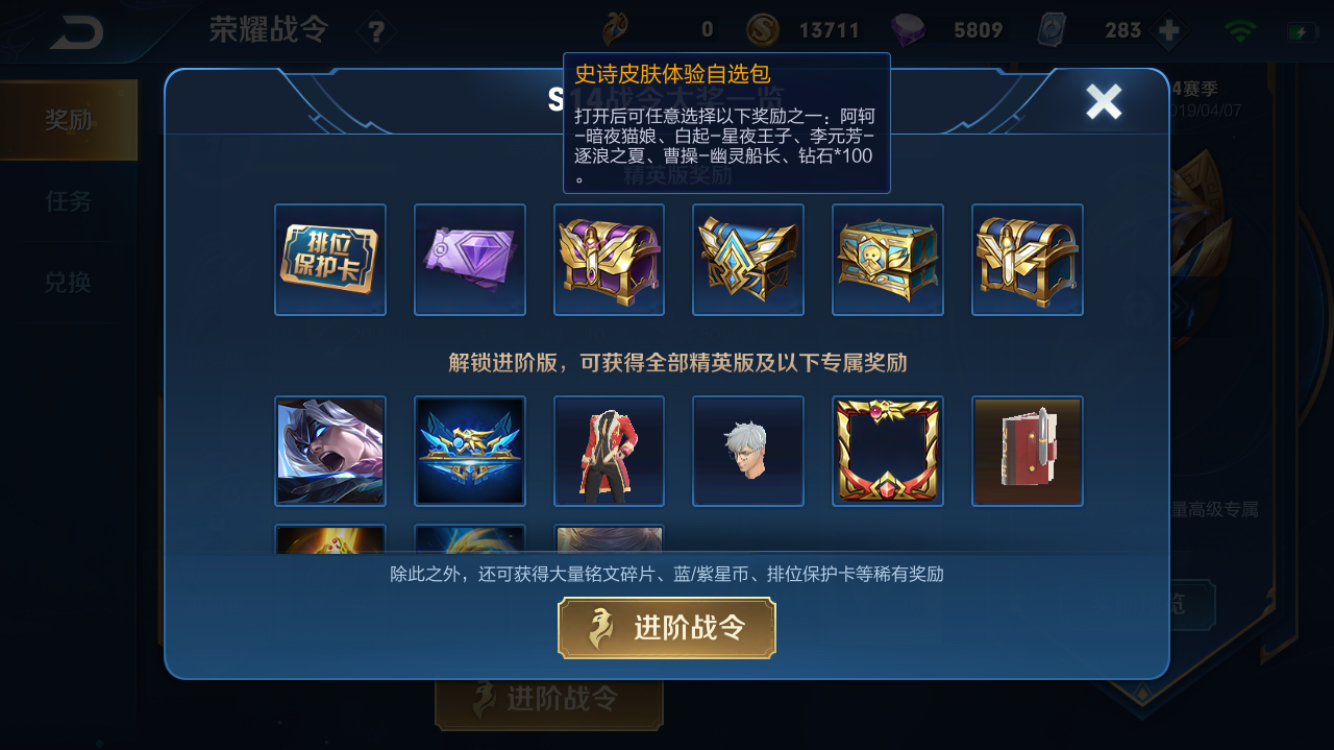Open the skull pirate chest reward
Screen dimensions: 1334x750
(887, 259)
